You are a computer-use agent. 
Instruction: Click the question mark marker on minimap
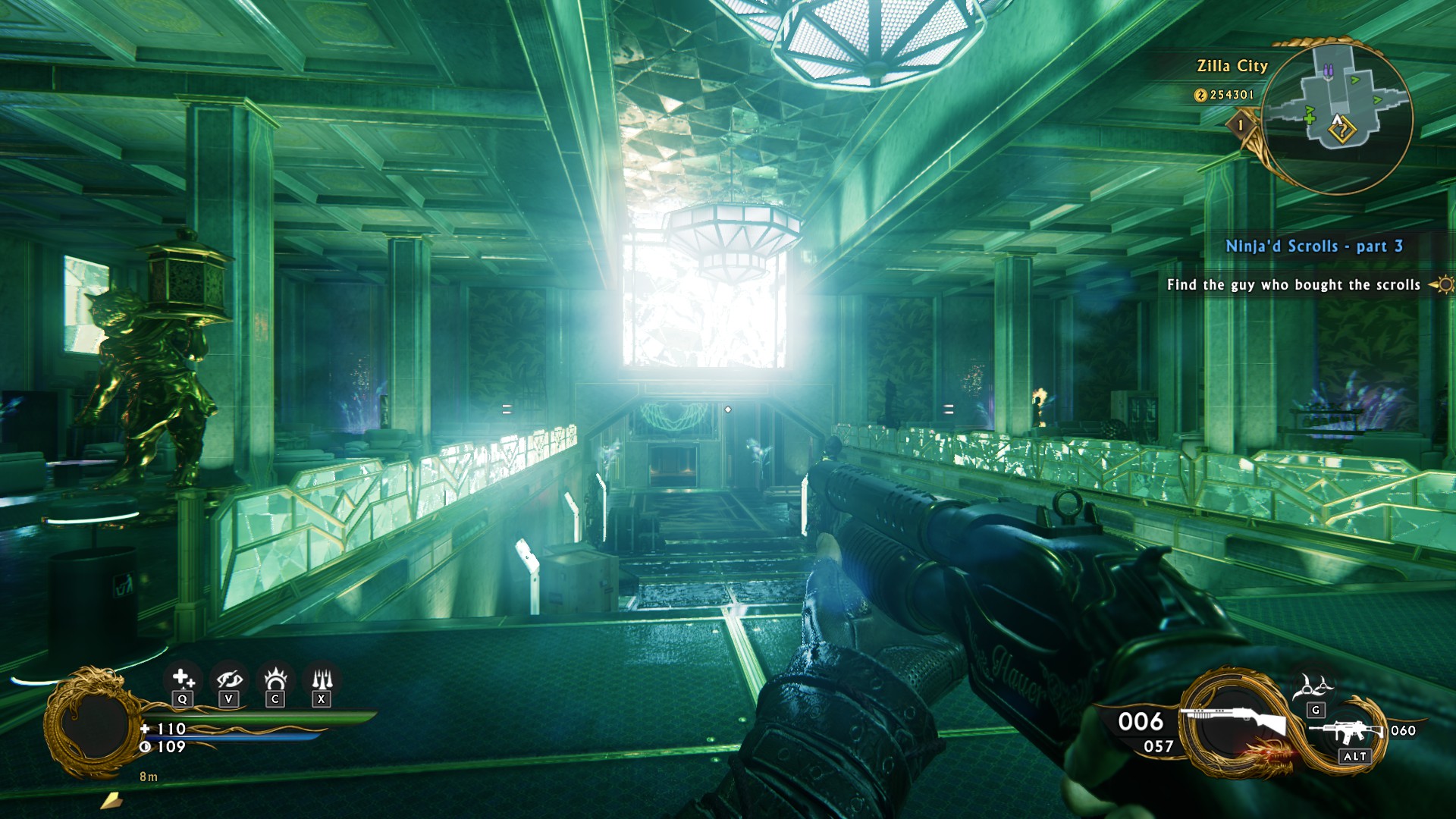(x=1342, y=131)
